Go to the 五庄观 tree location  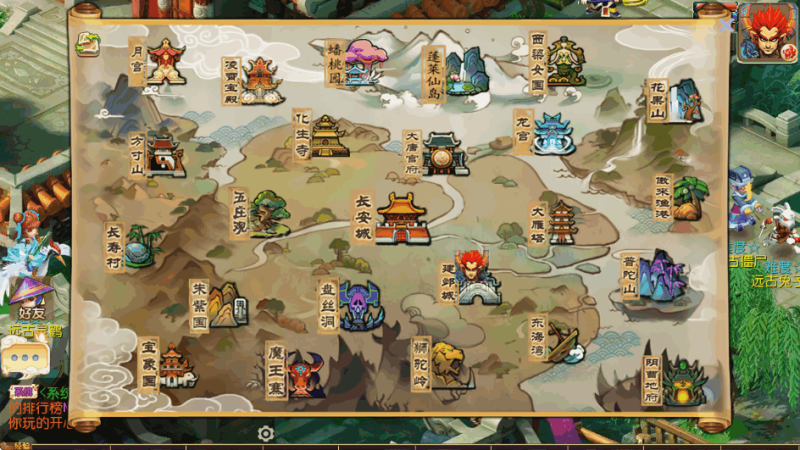[268, 212]
